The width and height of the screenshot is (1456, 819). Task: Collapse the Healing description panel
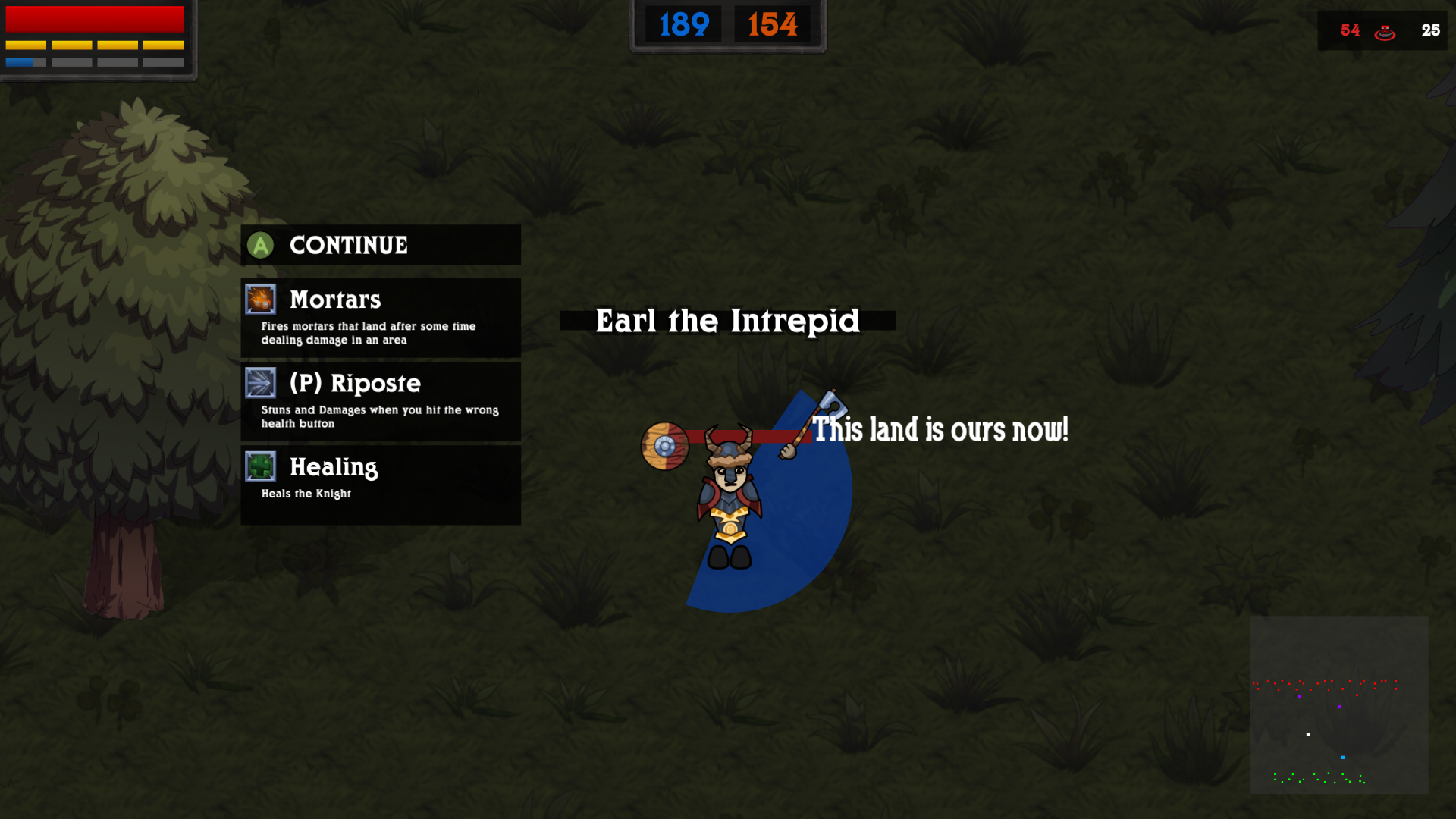pyautogui.click(x=306, y=493)
